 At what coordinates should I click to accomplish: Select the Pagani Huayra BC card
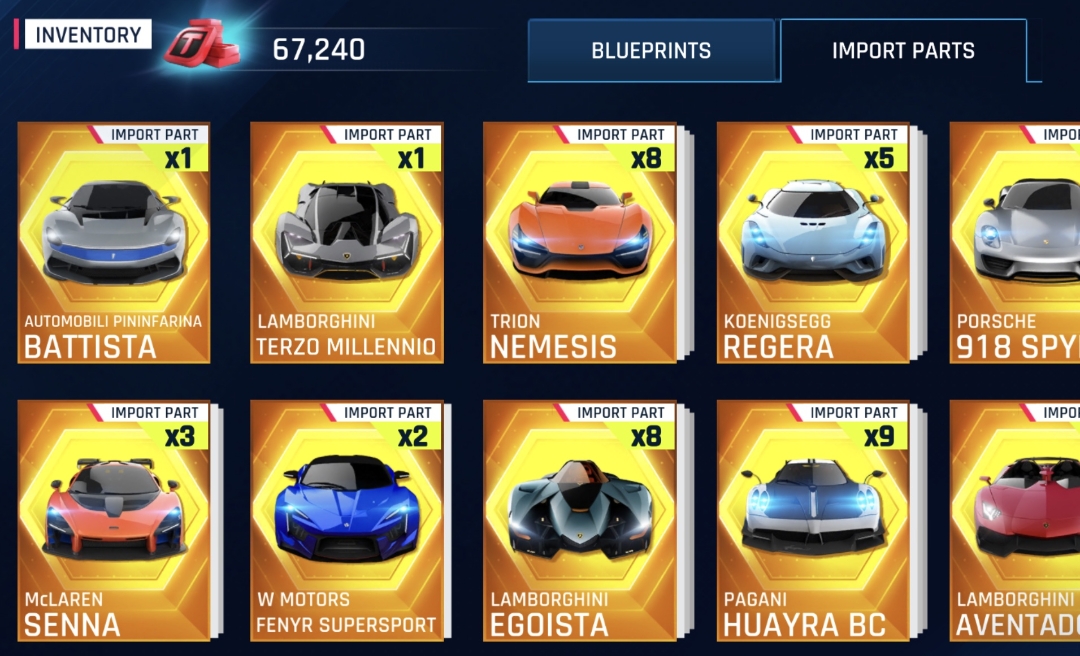[x=813, y=520]
